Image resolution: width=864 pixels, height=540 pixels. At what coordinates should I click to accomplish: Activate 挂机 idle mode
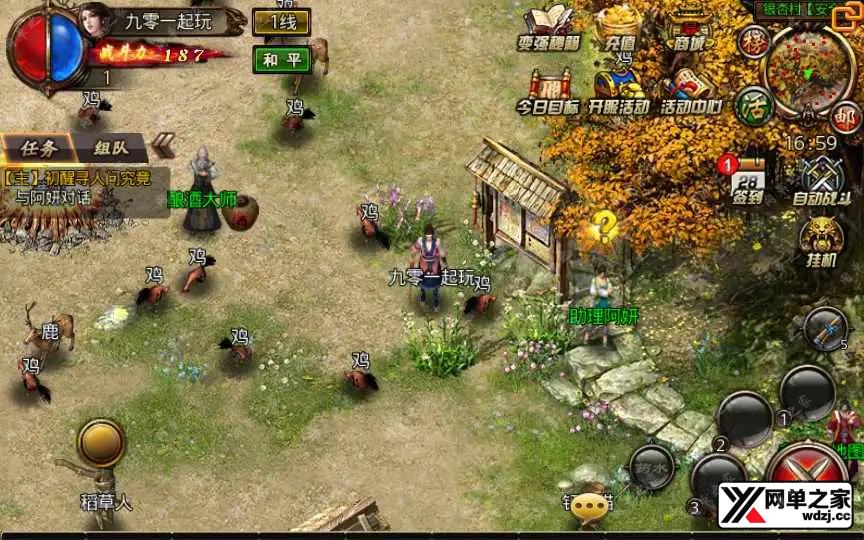point(820,242)
